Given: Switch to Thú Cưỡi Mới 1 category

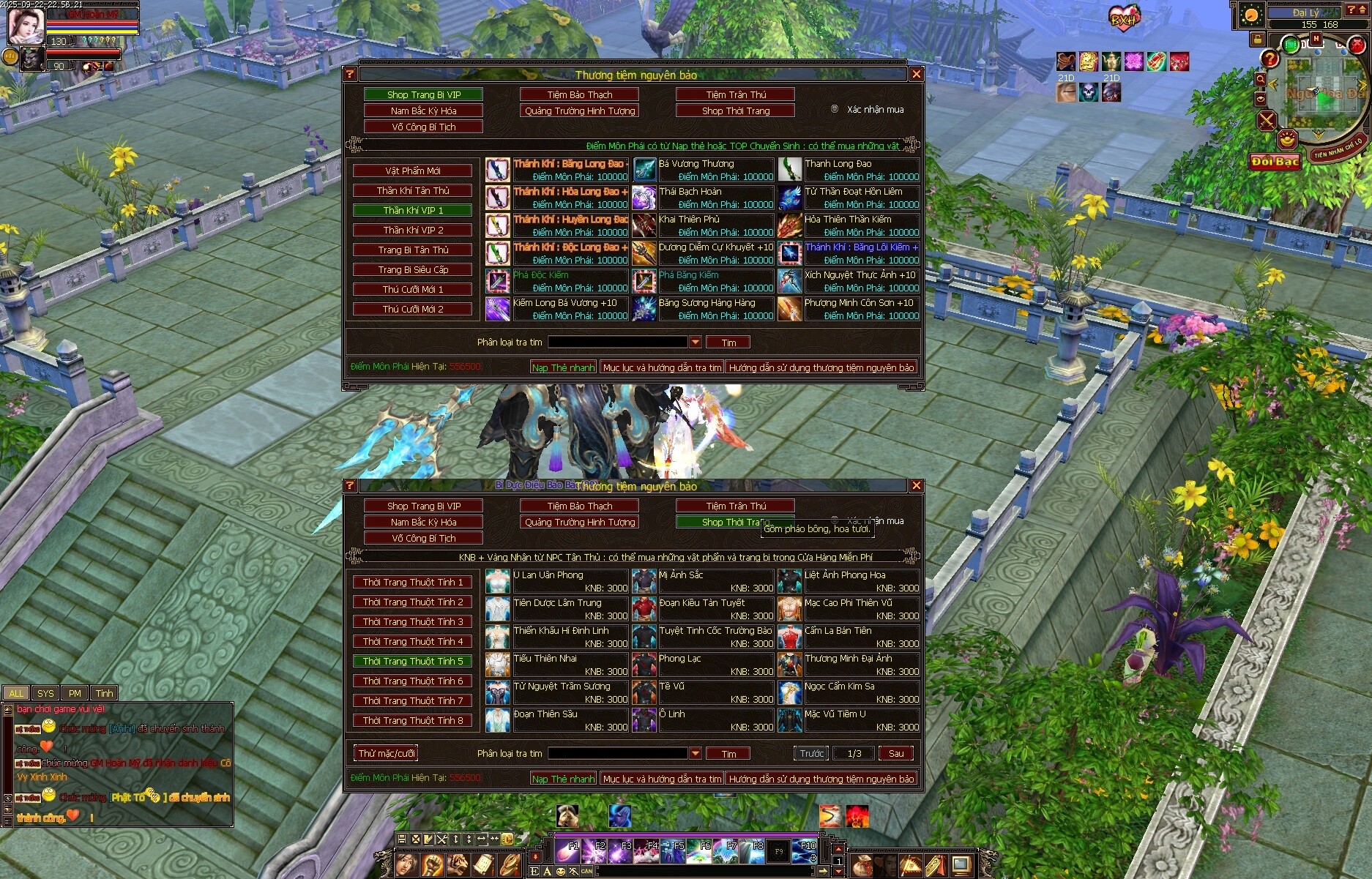Looking at the screenshot, I should [x=413, y=289].
